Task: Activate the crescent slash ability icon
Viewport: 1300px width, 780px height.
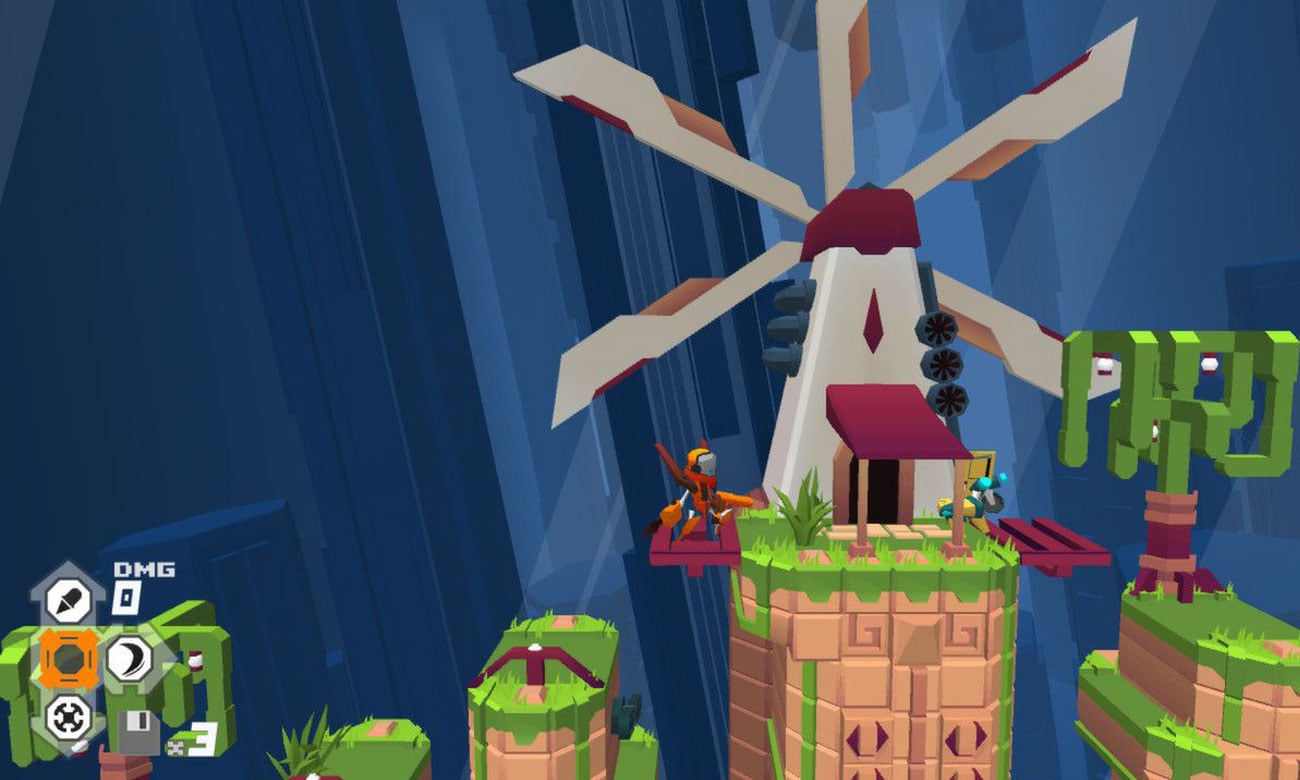Action: tap(128, 659)
